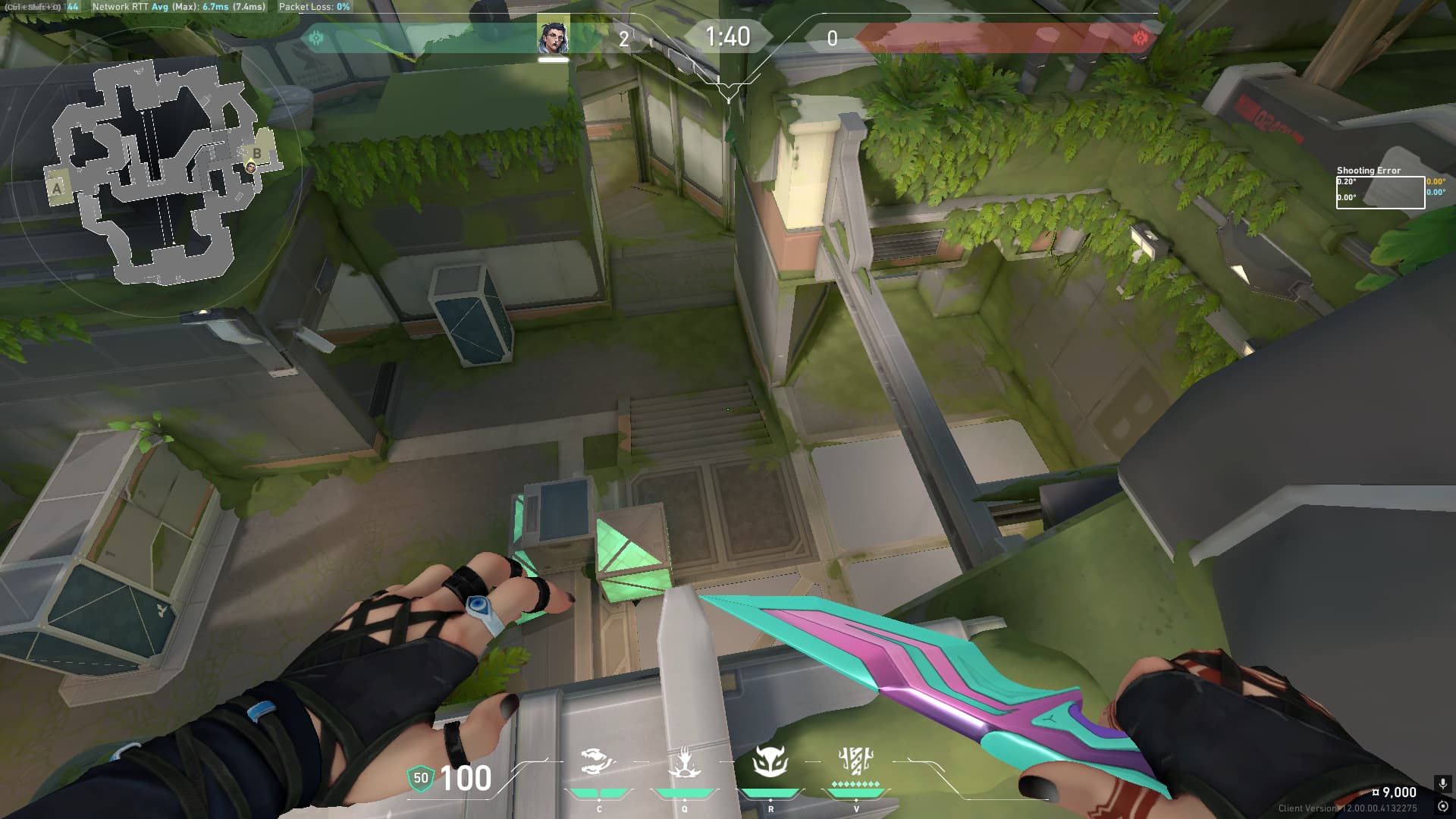1456x819 pixels.
Task: Select the B site marker on minimap
Action: click(x=257, y=154)
